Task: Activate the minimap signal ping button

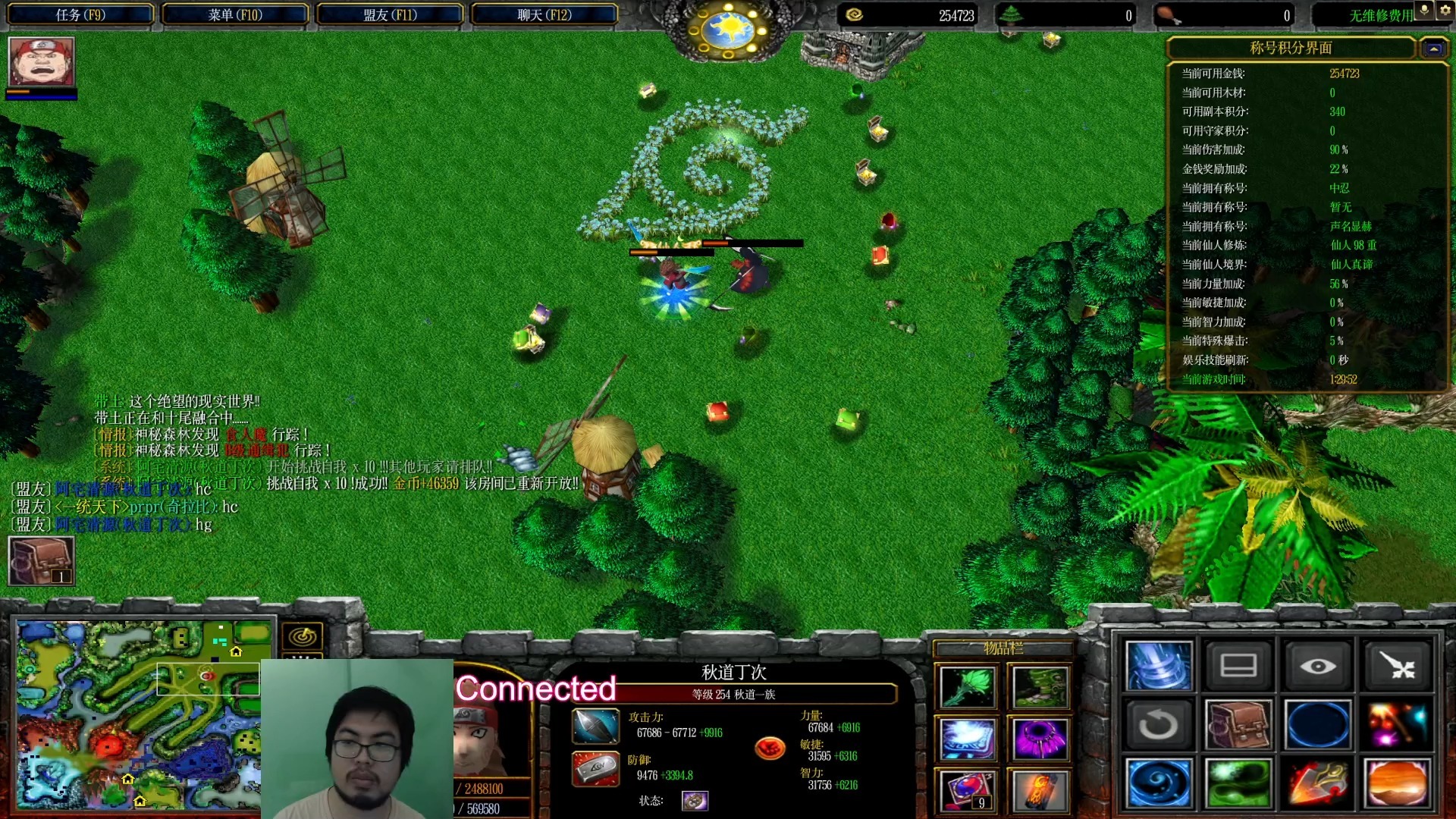Action: tap(303, 636)
